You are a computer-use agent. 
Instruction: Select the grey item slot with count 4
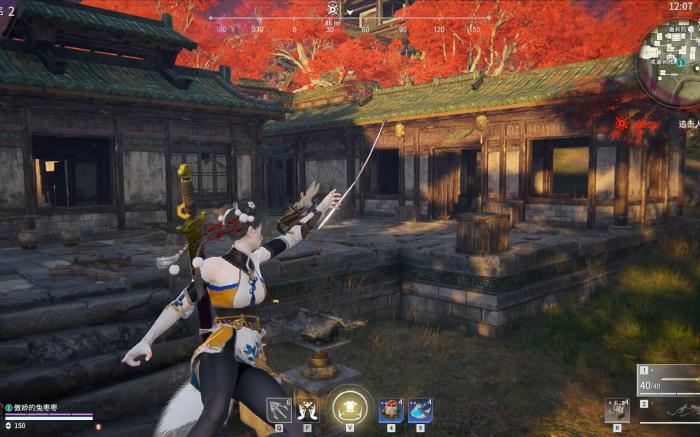point(615,409)
